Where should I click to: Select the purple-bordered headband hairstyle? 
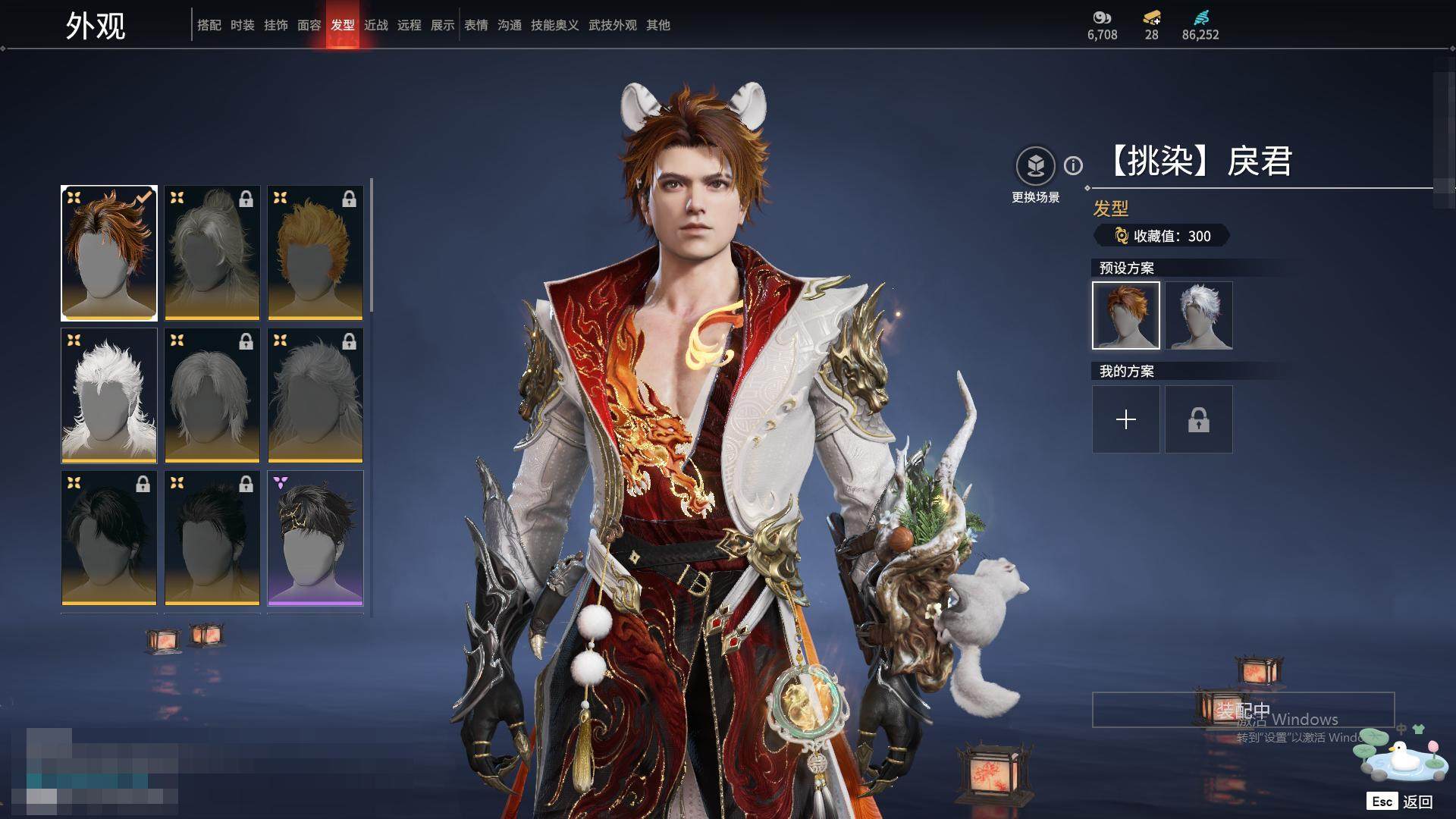click(315, 538)
